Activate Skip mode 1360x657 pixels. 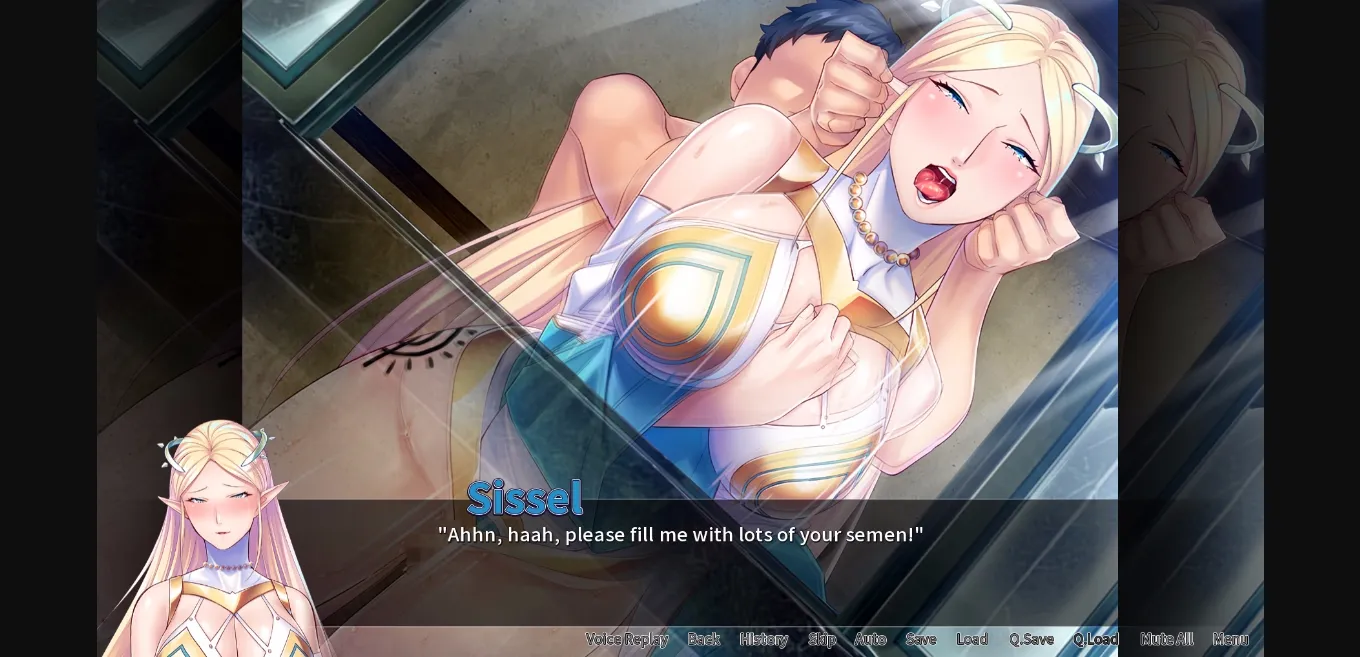821,639
